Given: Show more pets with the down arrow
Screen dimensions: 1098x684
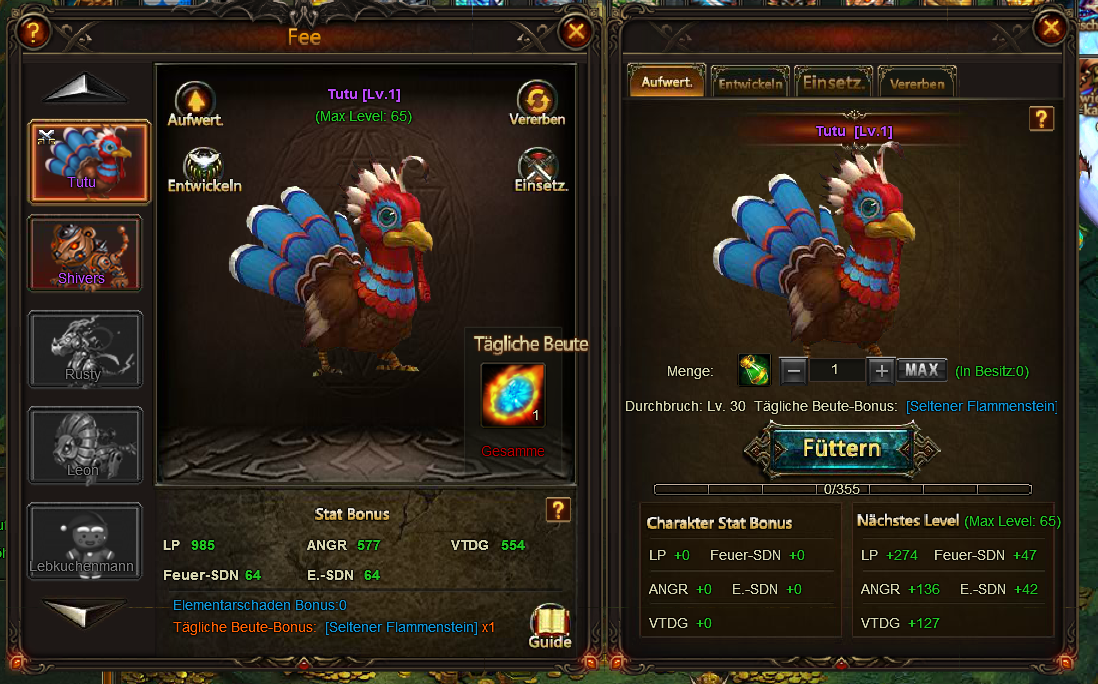Looking at the screenshot, I should tap(84, 611).
